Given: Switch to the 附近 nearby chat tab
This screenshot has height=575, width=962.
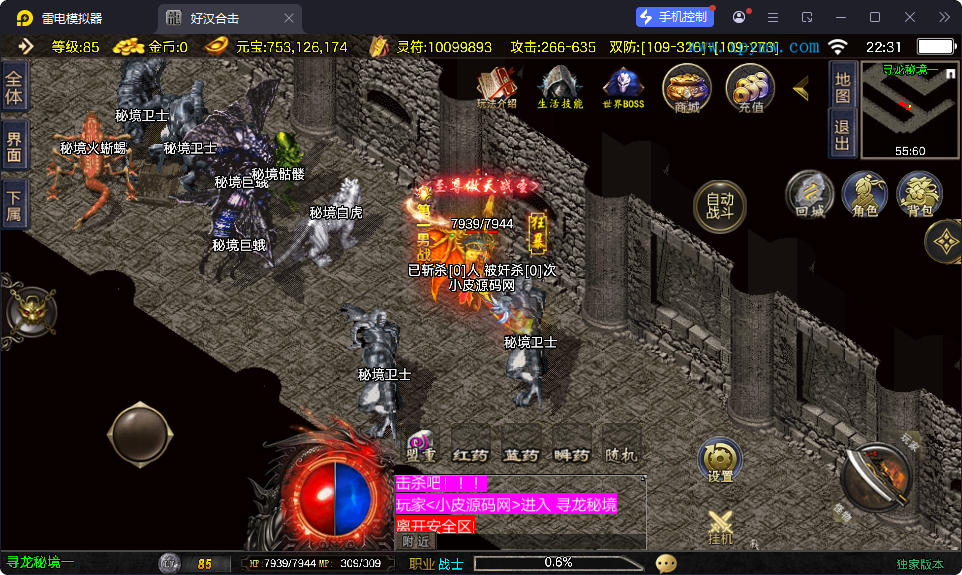Looking at the screenshot, I should [418, 541].
